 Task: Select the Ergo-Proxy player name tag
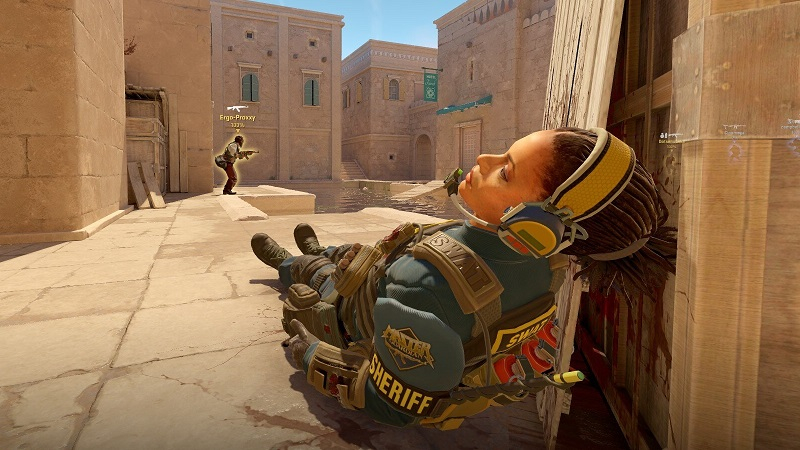pos(236,118)
